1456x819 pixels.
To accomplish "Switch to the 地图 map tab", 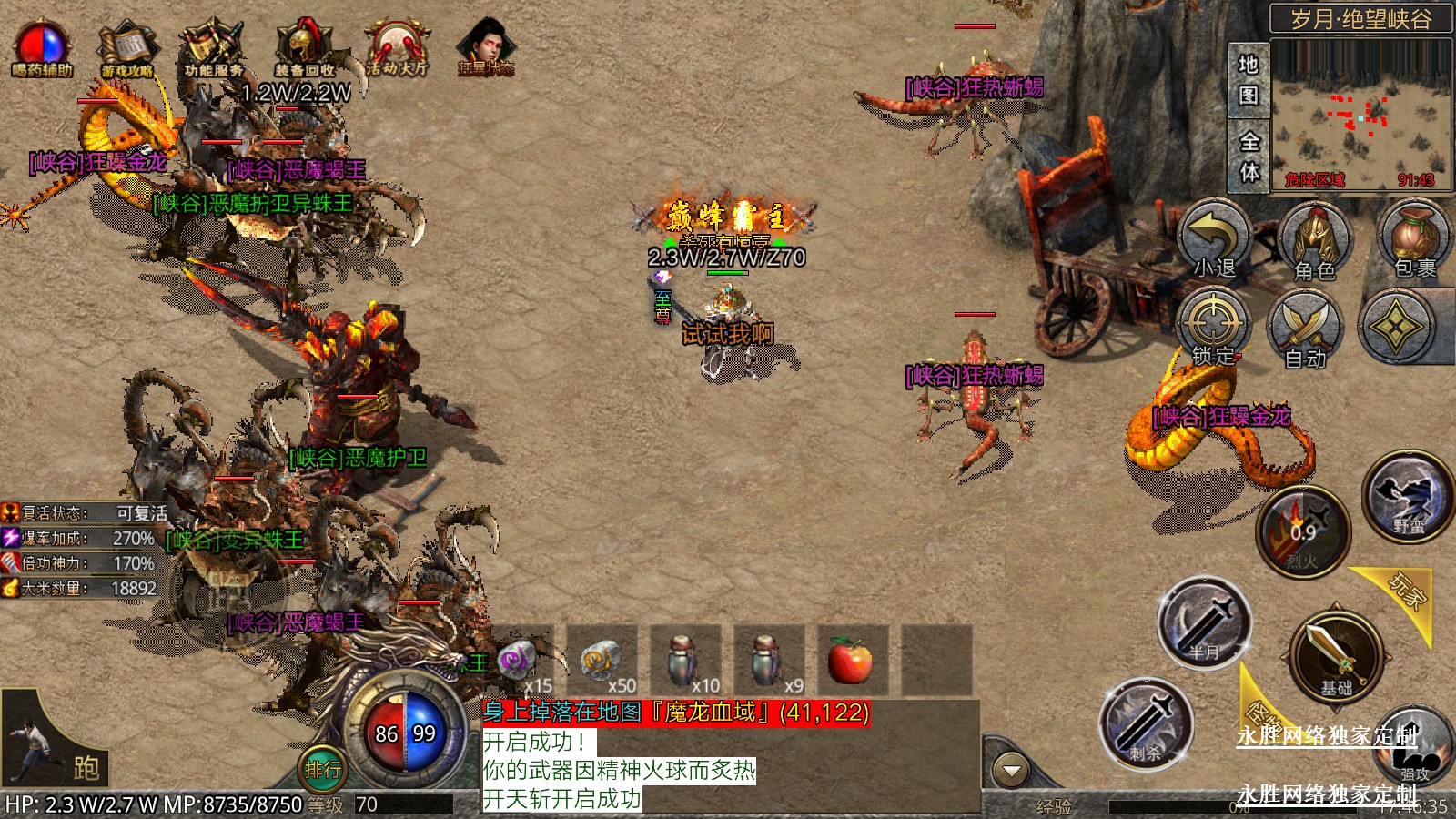I will (x=1249, y=80).
